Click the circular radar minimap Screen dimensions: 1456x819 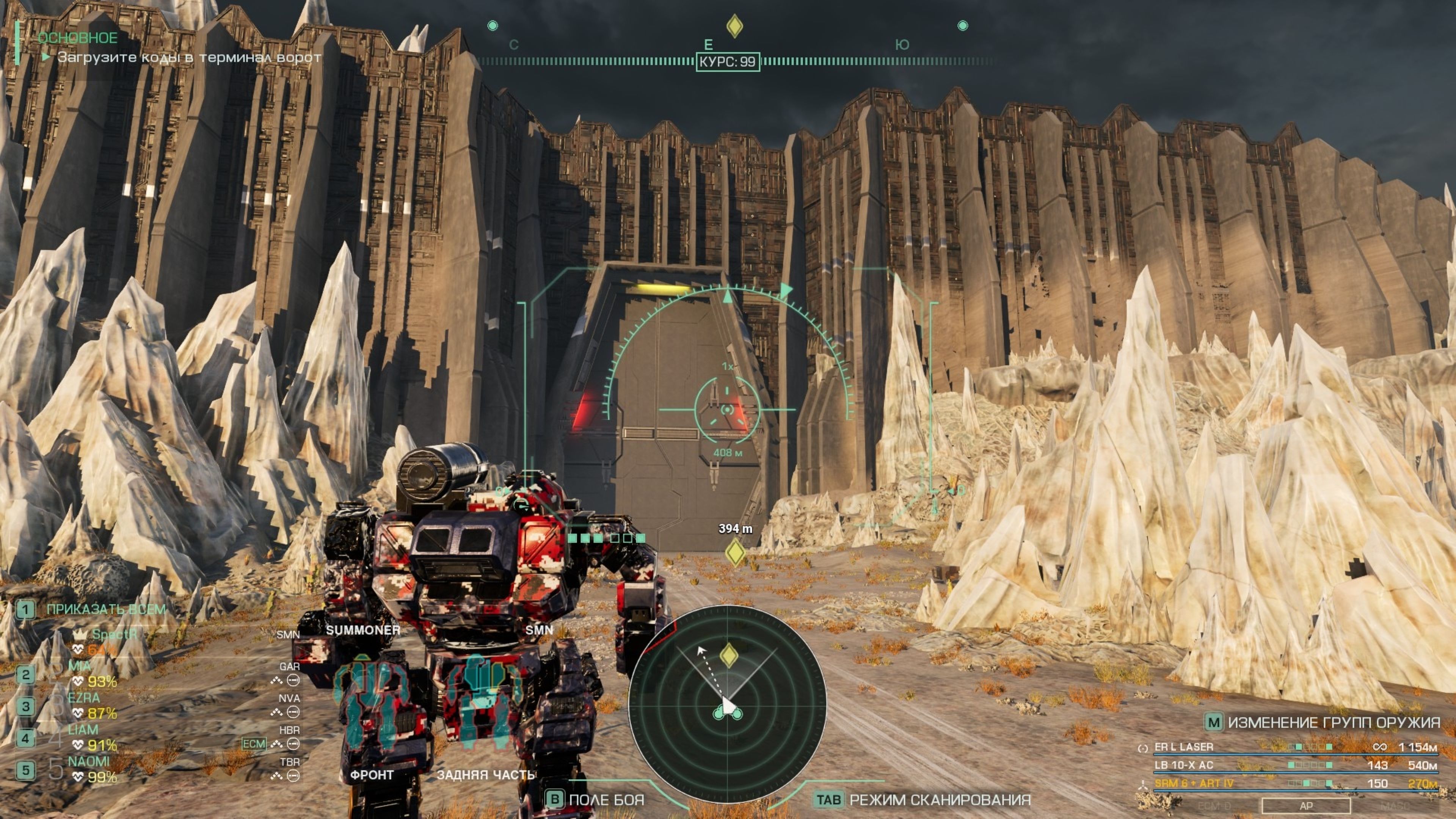[x=727, y=704]
